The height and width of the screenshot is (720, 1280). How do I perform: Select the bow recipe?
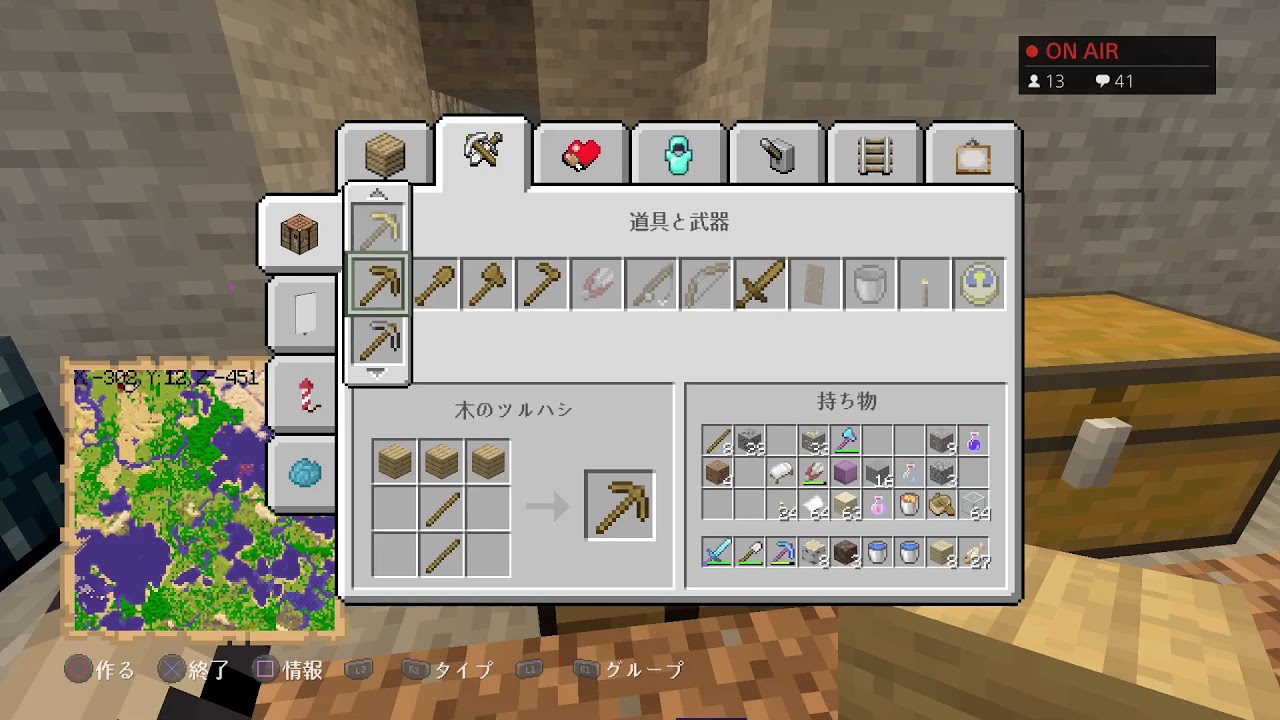coord(704,284)
